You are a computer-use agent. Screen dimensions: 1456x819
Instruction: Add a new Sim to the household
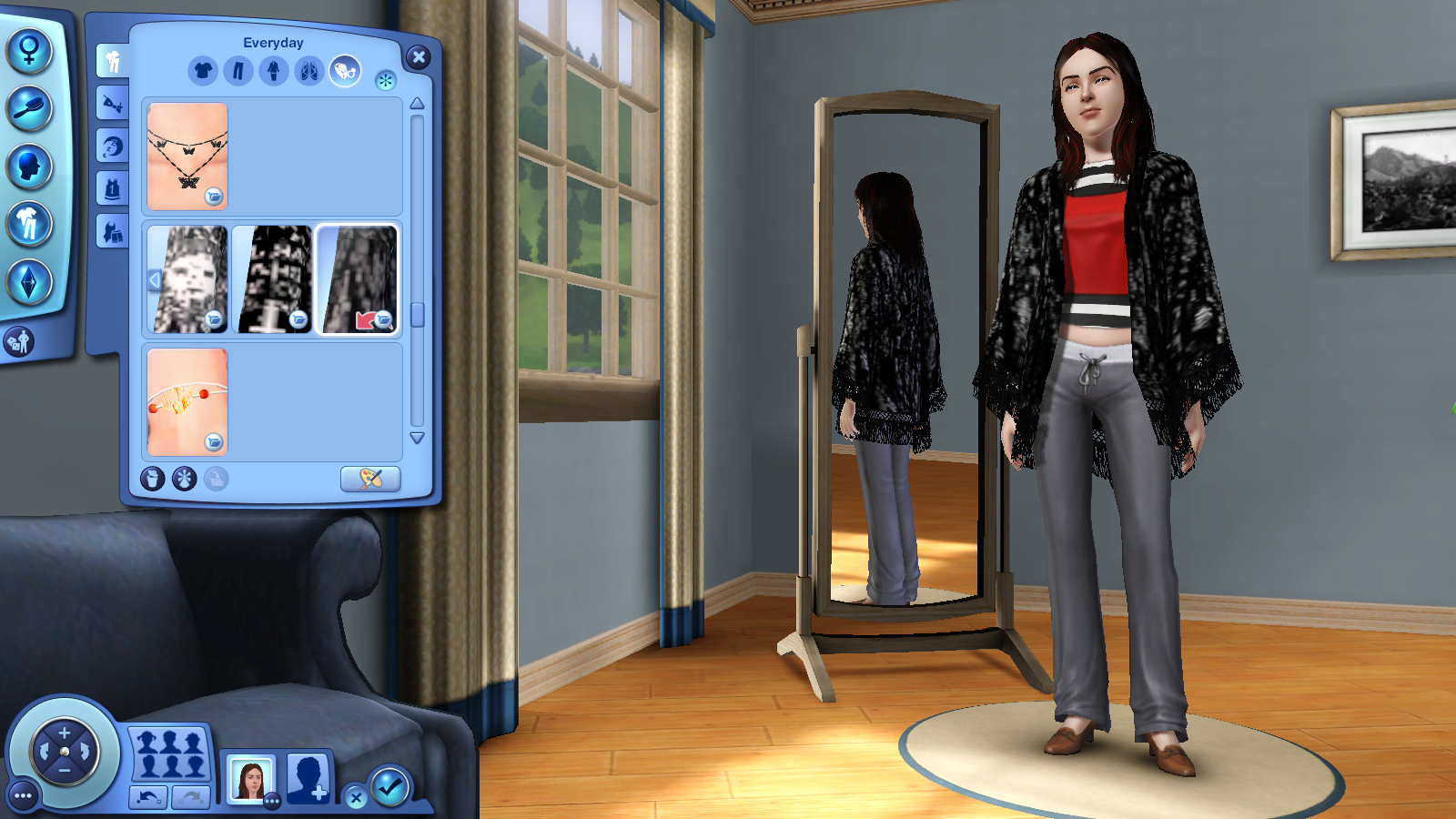tap(308, 778)
